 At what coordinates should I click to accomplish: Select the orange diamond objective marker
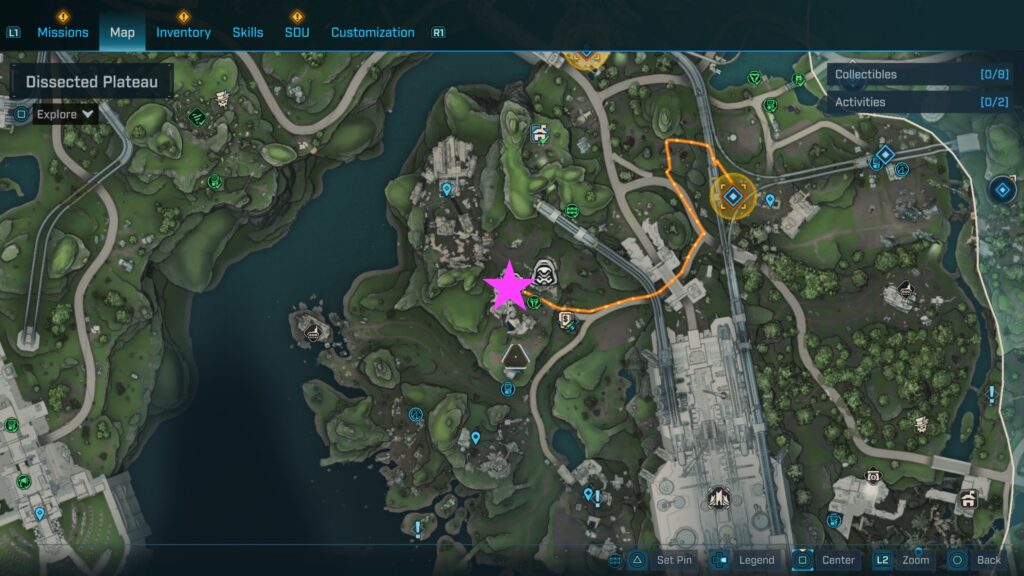tap(733, 196)
